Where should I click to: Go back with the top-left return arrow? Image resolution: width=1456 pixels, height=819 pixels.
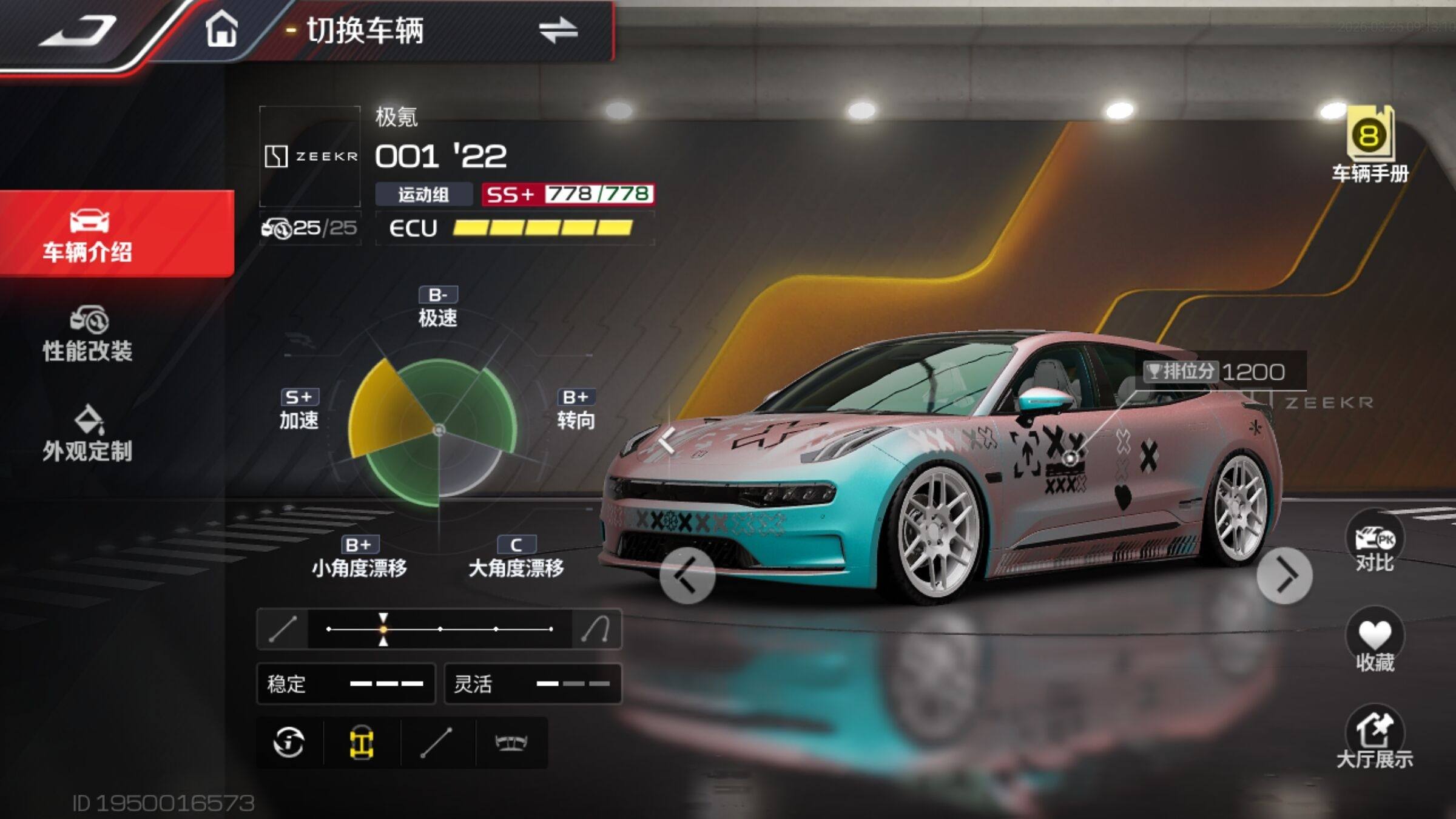78,32
